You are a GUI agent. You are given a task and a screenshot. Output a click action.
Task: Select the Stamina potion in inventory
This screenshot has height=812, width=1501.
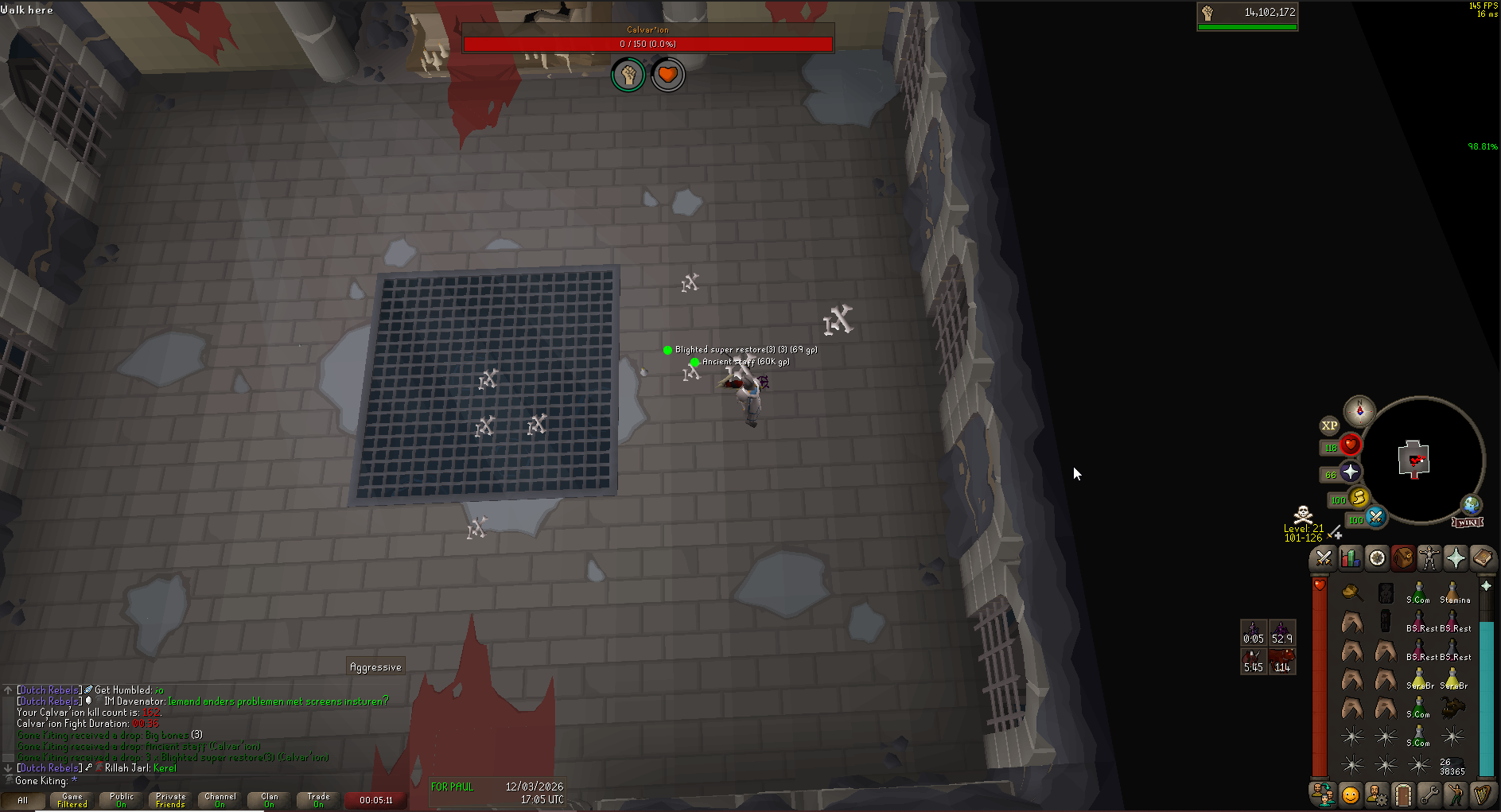[1452, 594]
